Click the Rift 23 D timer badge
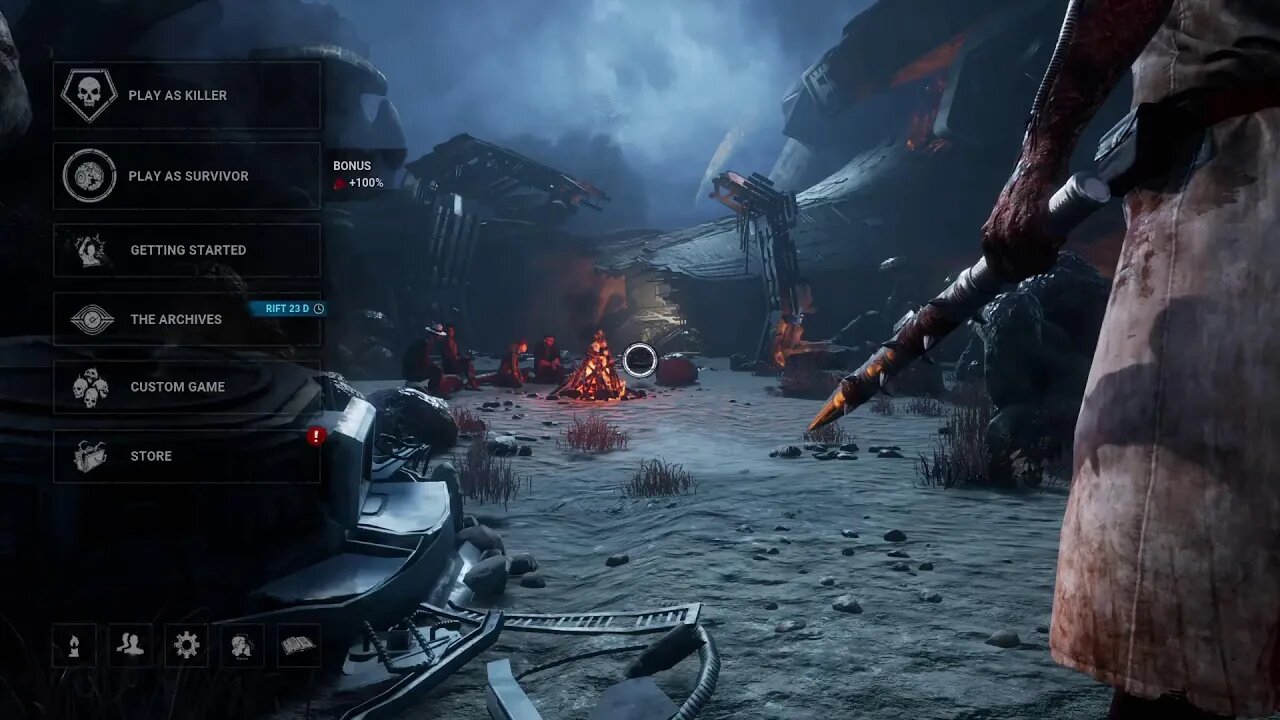The height and width of the screenshot is (720, 1280). 288,308
